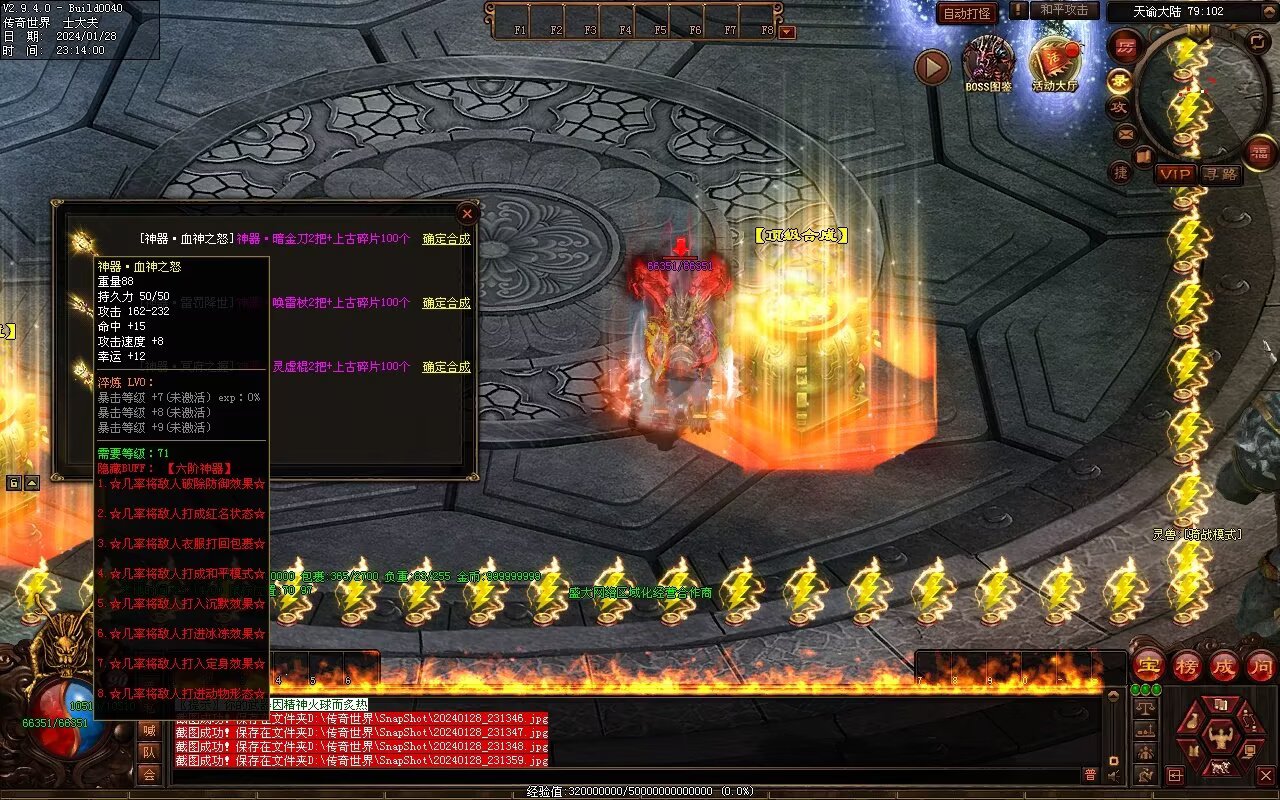The width and height of the screenshot is (1280, 800).
Task: Click the round play arrow button
Action: pyautogui.click(x=932, y=67)
